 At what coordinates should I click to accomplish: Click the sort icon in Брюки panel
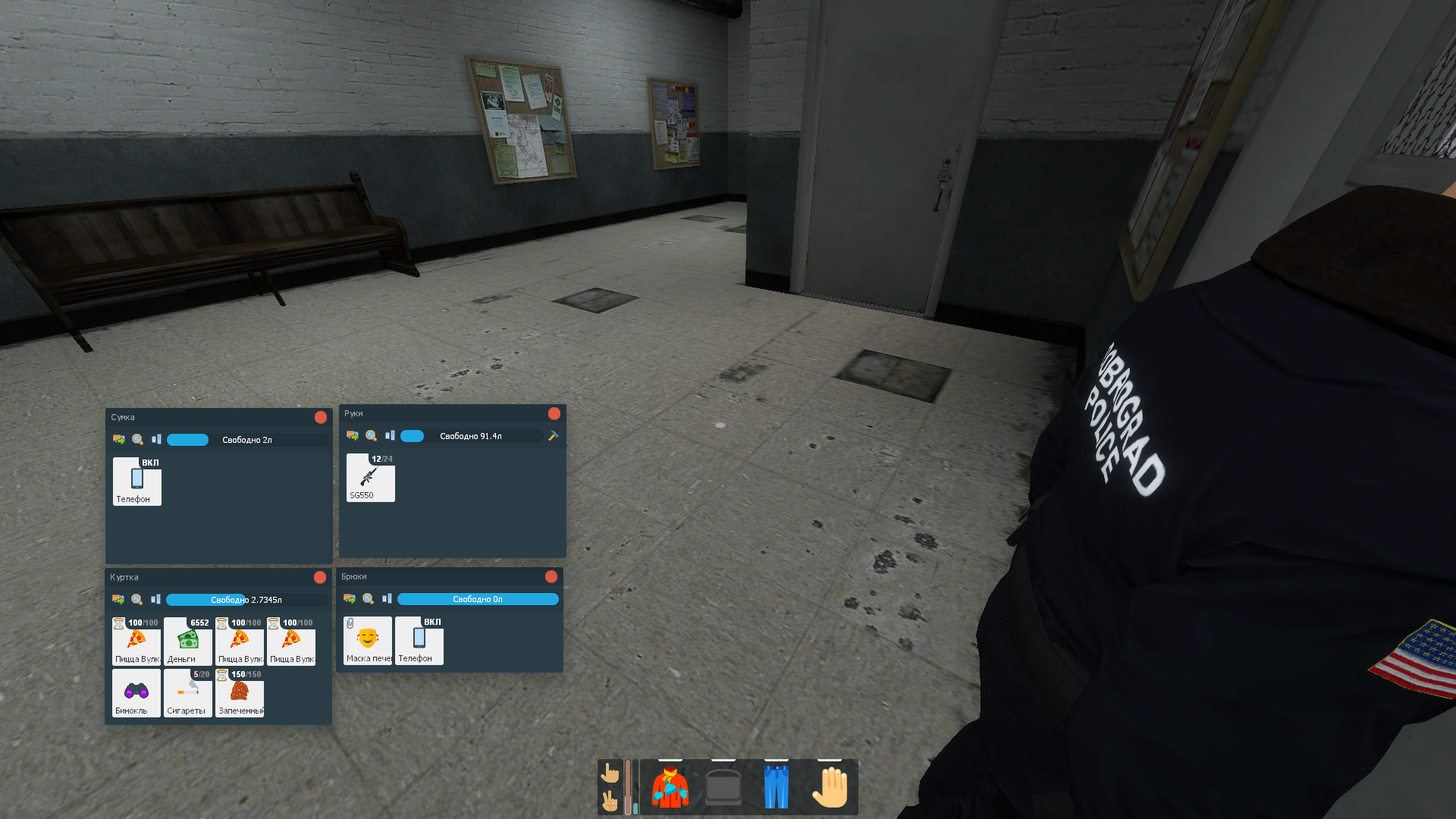click(387, 598)
